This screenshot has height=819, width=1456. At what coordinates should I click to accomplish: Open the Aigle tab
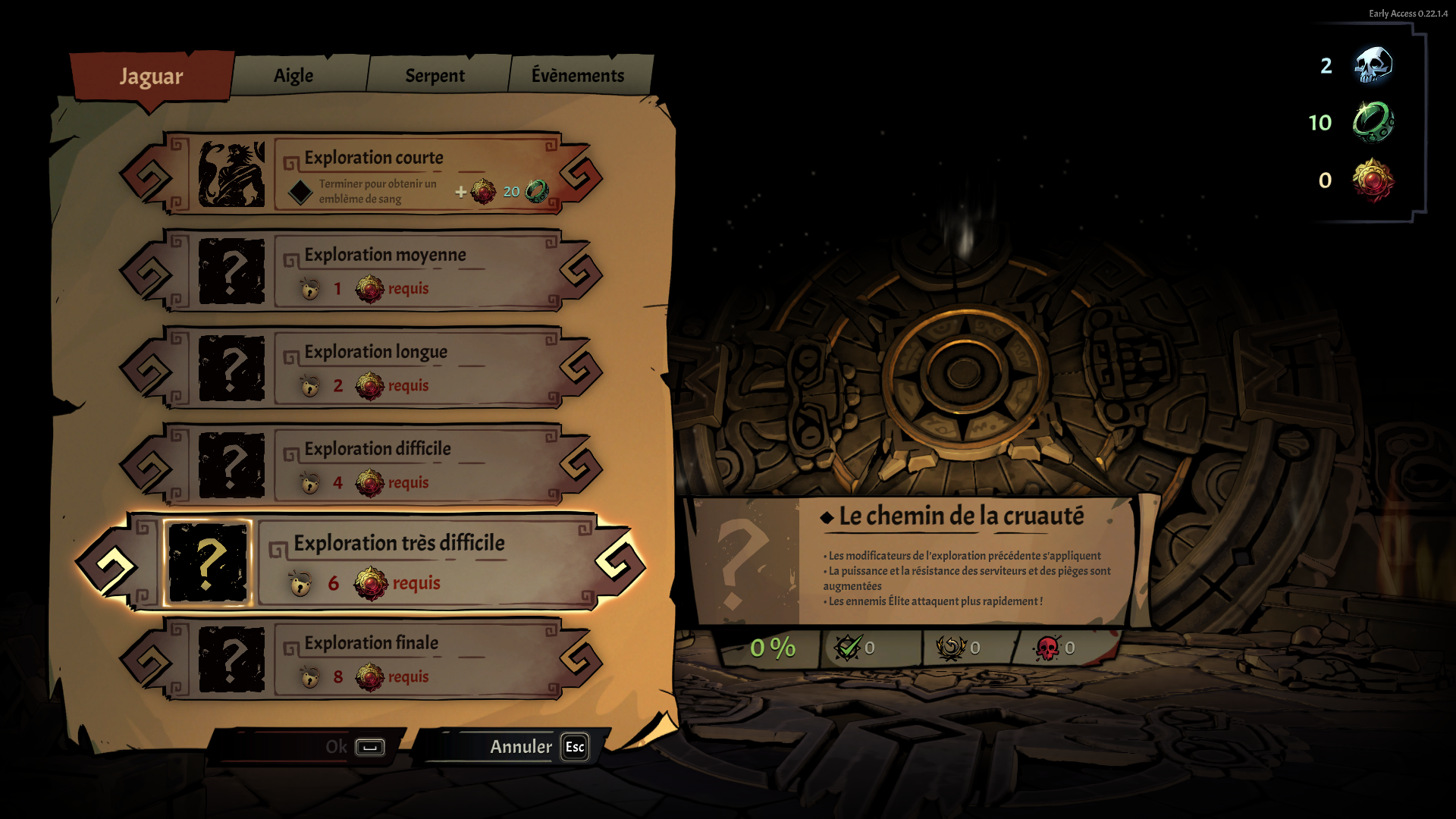click(293, 76)
